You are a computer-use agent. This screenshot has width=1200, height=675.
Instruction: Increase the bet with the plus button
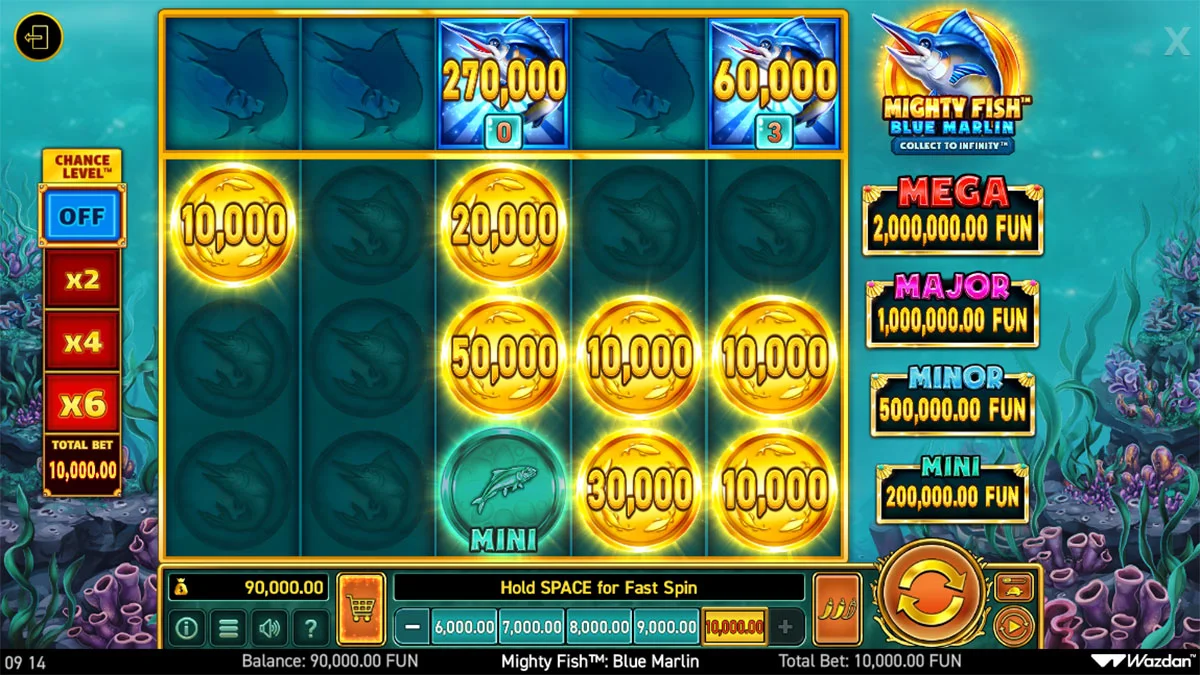785,628
